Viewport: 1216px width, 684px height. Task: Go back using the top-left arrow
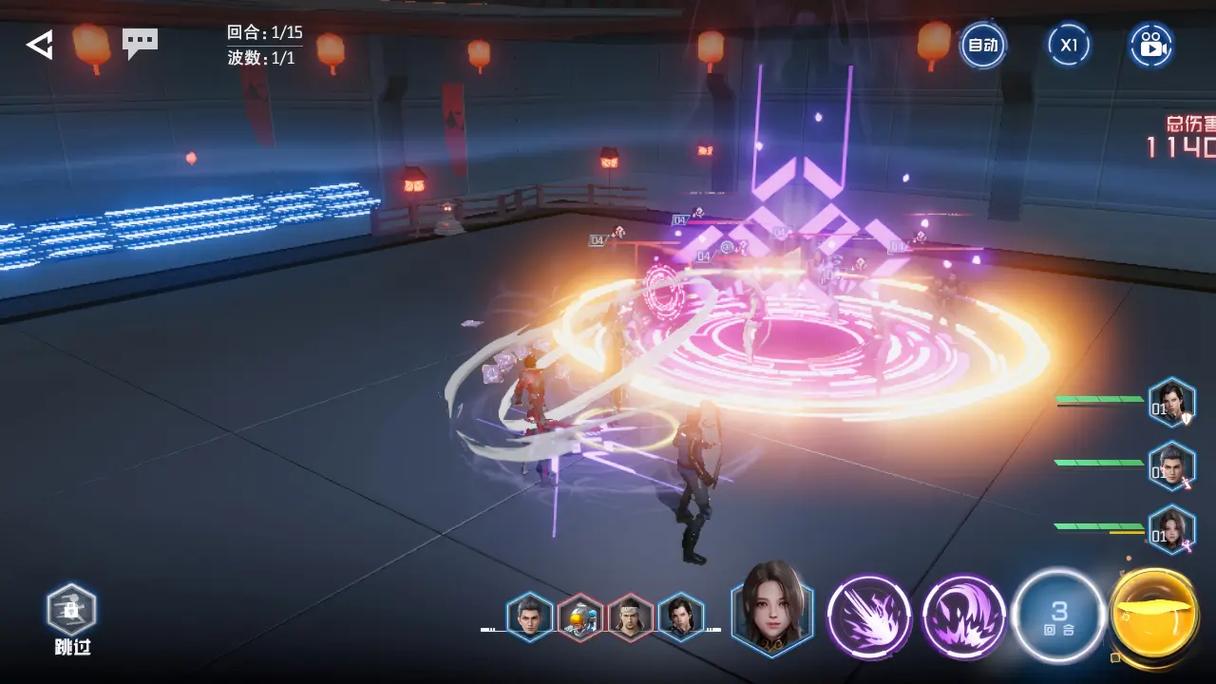[40, 45]
